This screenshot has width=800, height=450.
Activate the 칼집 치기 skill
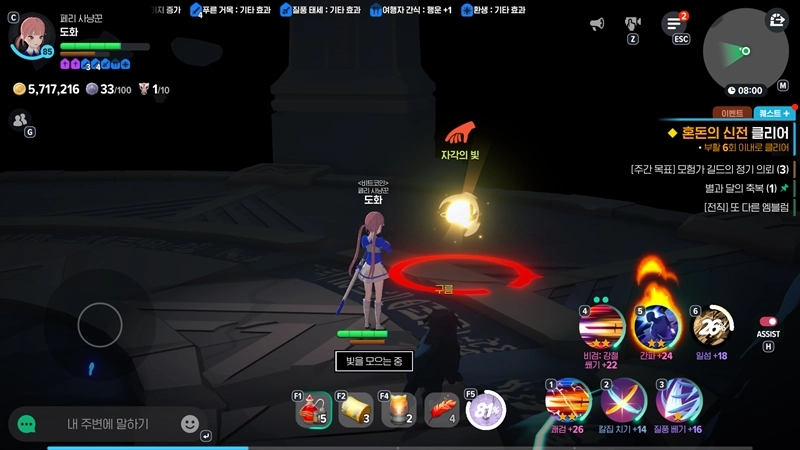tap(623, 401)
